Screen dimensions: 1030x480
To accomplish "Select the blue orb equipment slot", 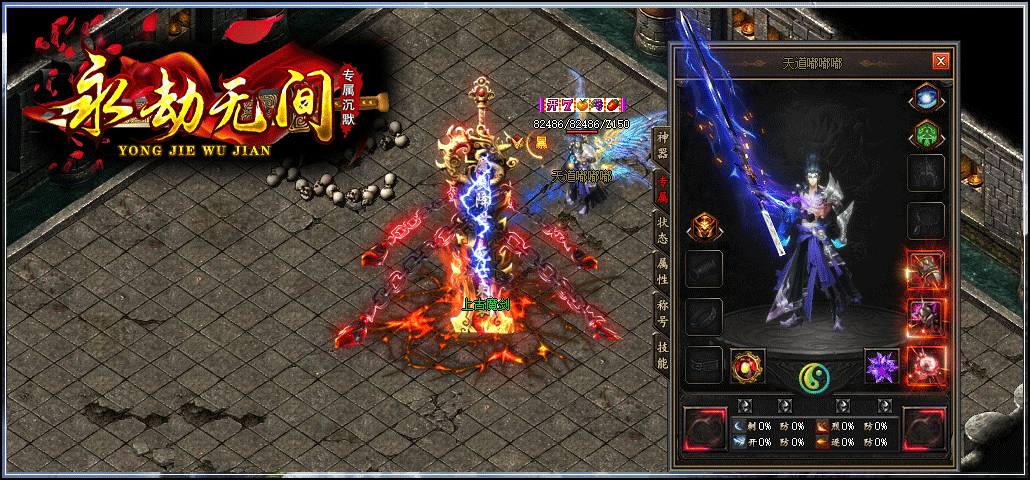I will 925,99.
